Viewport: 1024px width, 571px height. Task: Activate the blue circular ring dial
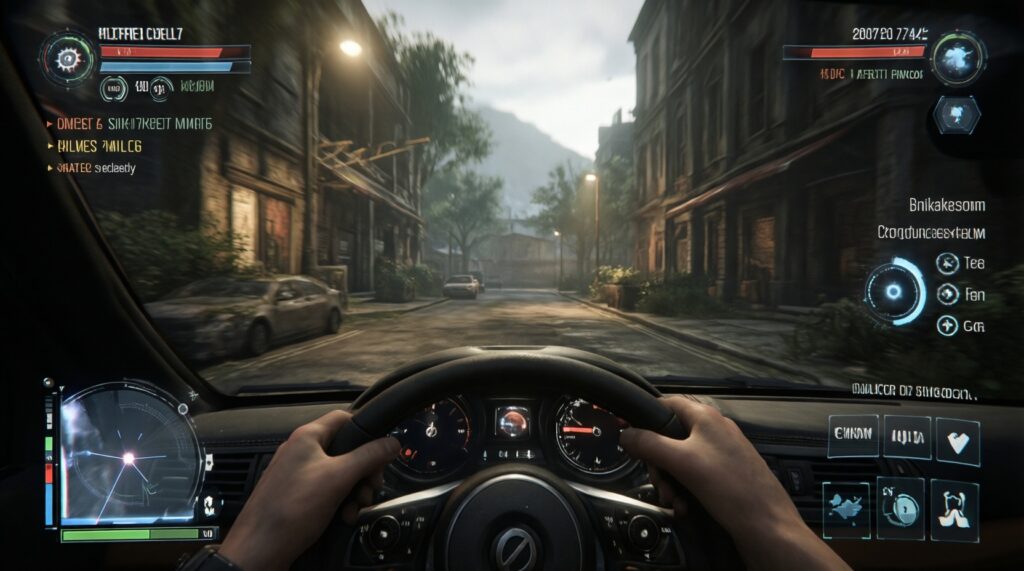[895, 291]
